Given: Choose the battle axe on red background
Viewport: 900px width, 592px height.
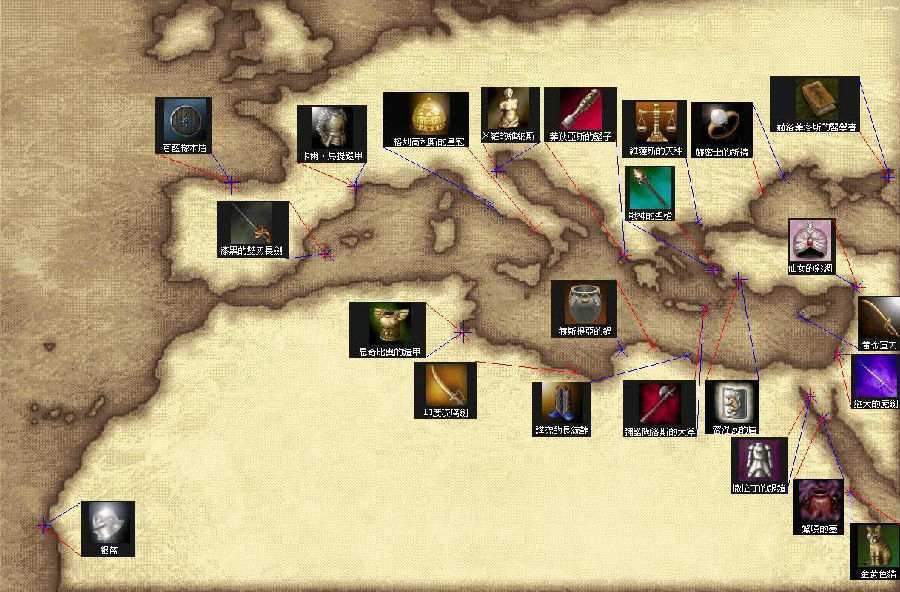Looking at the screenshot, I should point(658,402).
